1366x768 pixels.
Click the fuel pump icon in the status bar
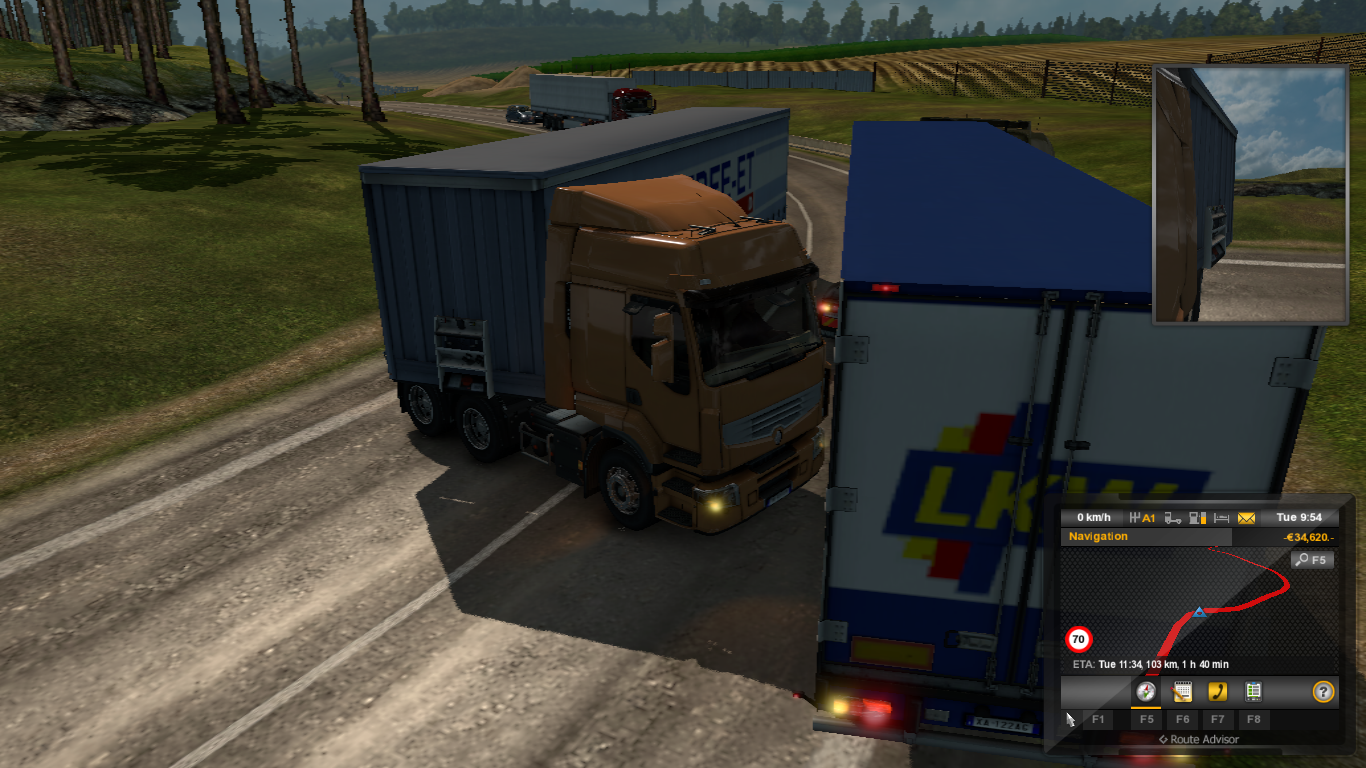[x=1193, y=518]
